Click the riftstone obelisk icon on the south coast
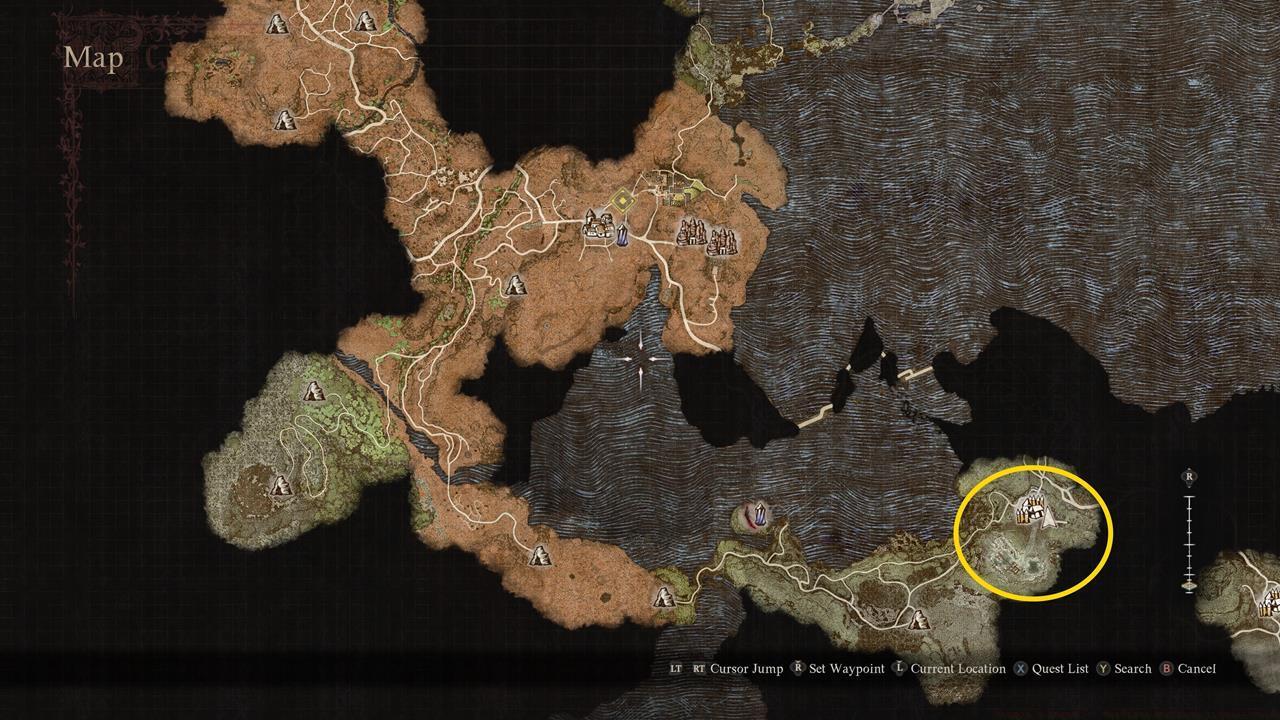The image size is (1280, 720). tap(758, 512)
